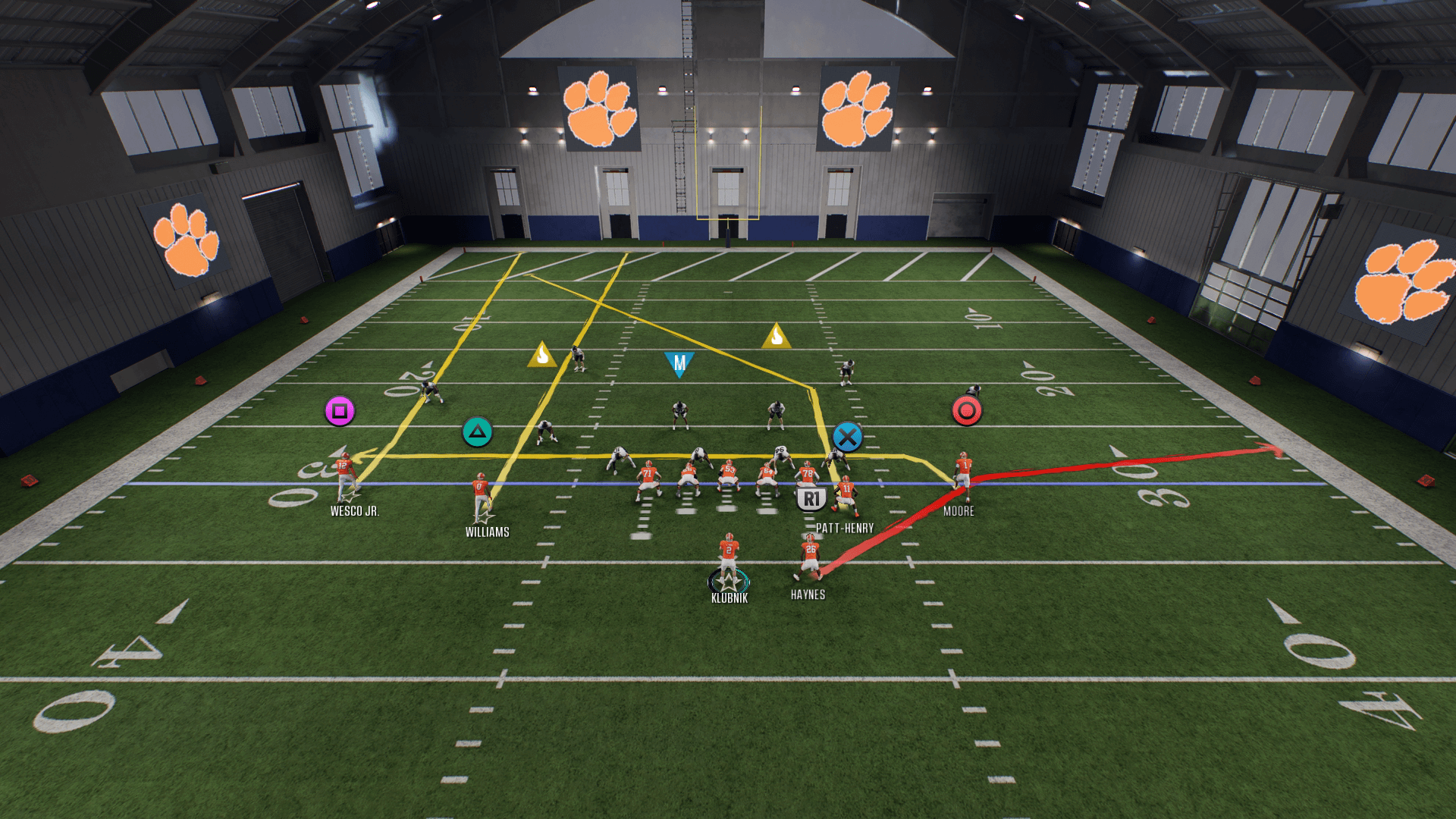This screenshot has width=1456, height=819.
Task: Choose the Haynes running back label
Action: coord(808,595)
